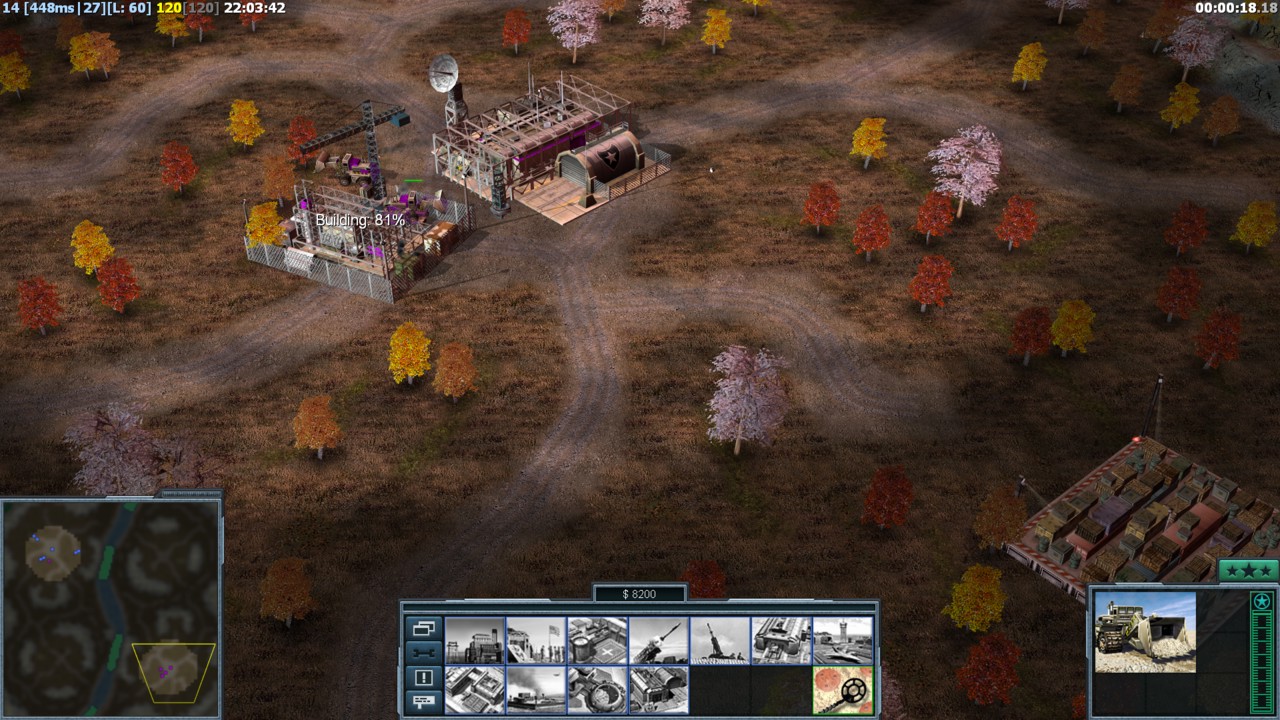Choose the supply center build icon with helipad
The width and height of the screenshot is (1280, 720).
(x=597, y=640)
